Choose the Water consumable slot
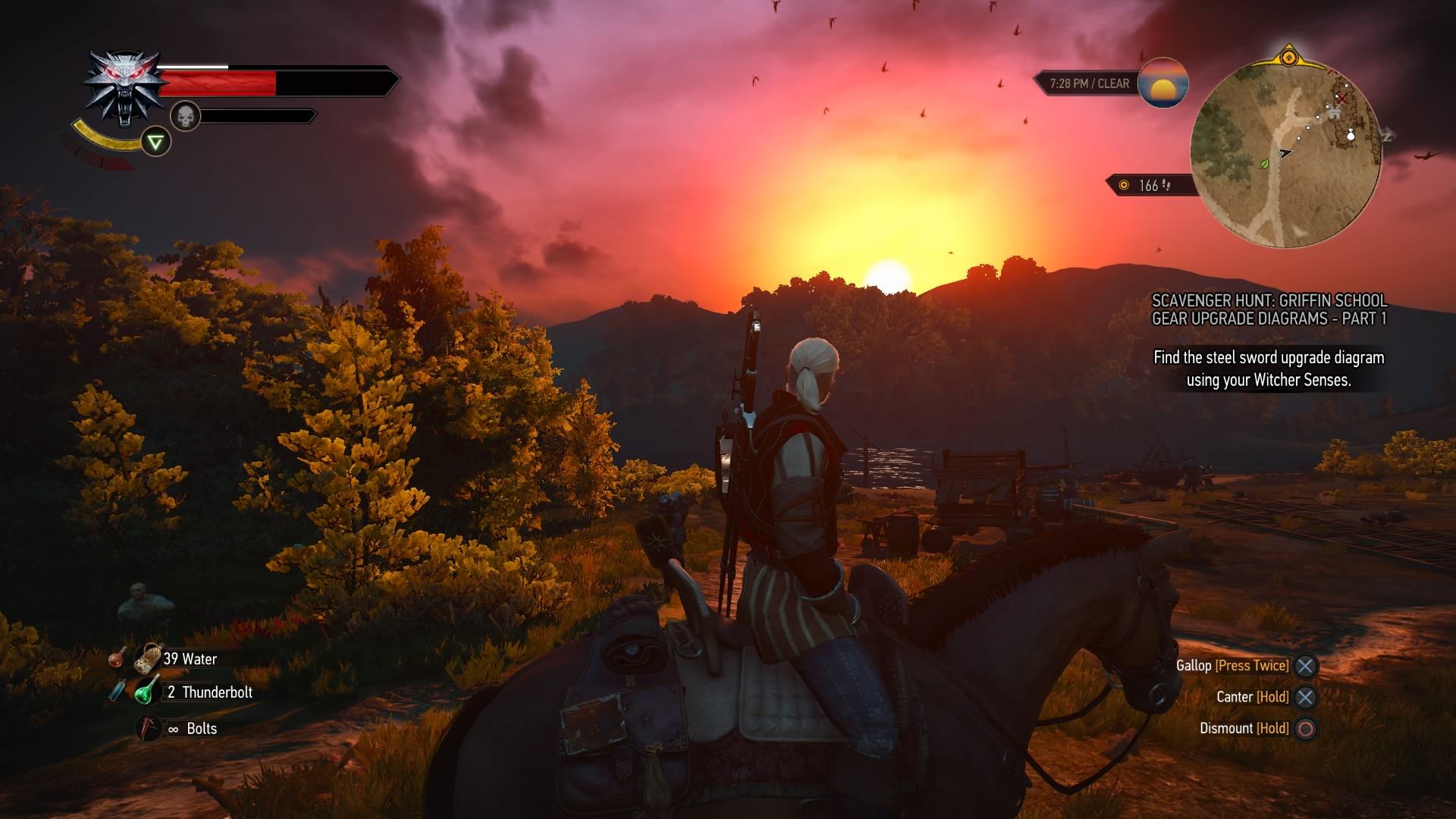1456x819 pixels. (x=149, y=659)
